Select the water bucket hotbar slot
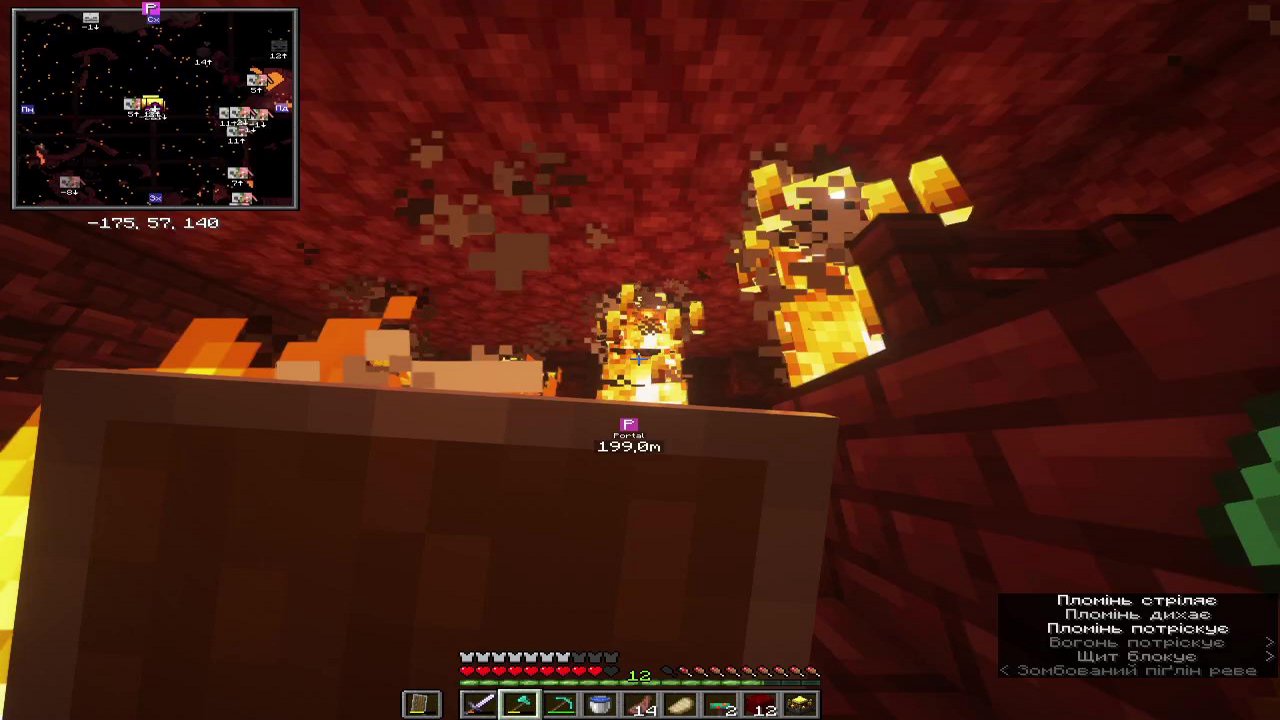The height and width of the screenshot is (720, 1280). (600, 704)
